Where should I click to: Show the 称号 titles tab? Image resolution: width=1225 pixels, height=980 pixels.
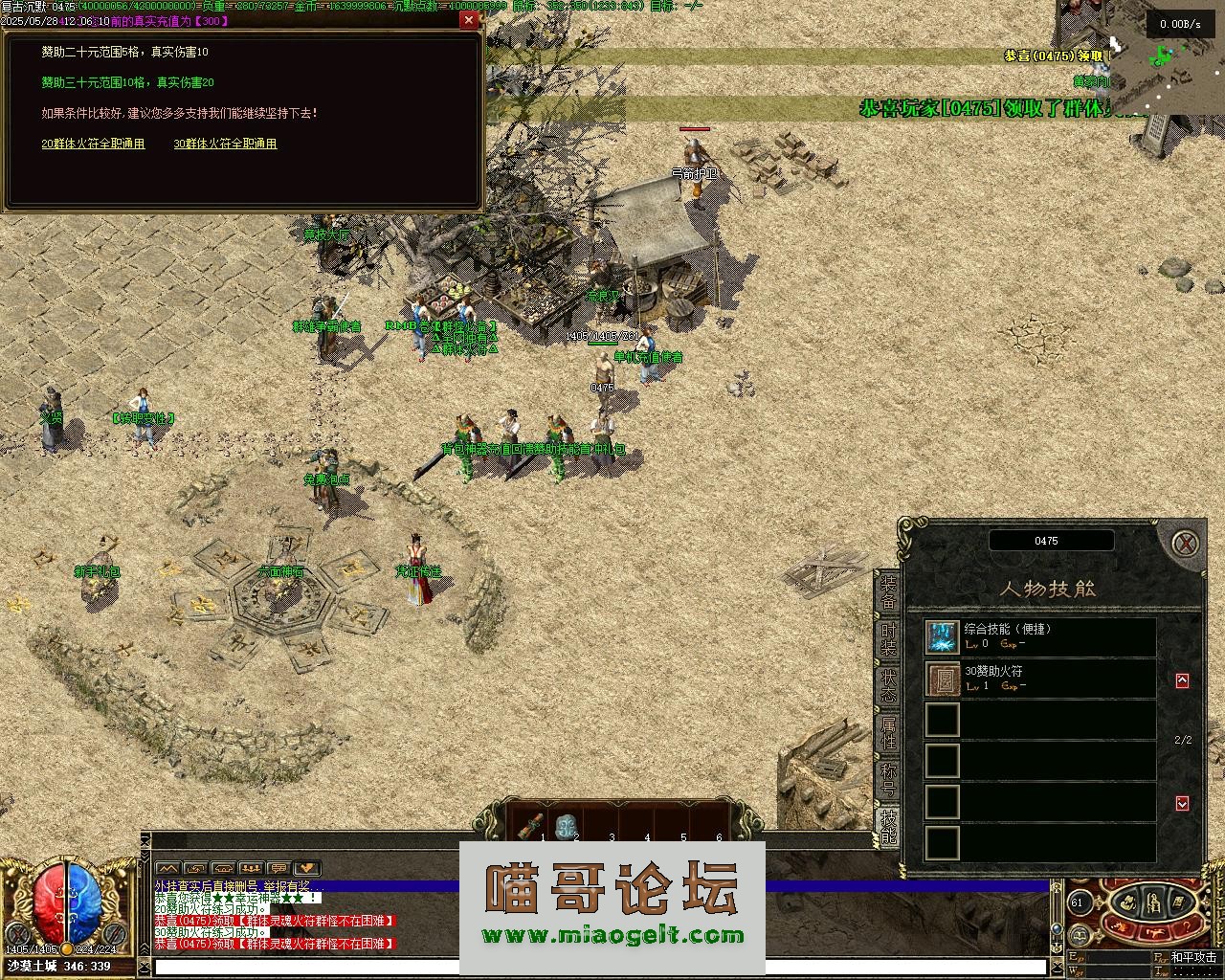889,779
